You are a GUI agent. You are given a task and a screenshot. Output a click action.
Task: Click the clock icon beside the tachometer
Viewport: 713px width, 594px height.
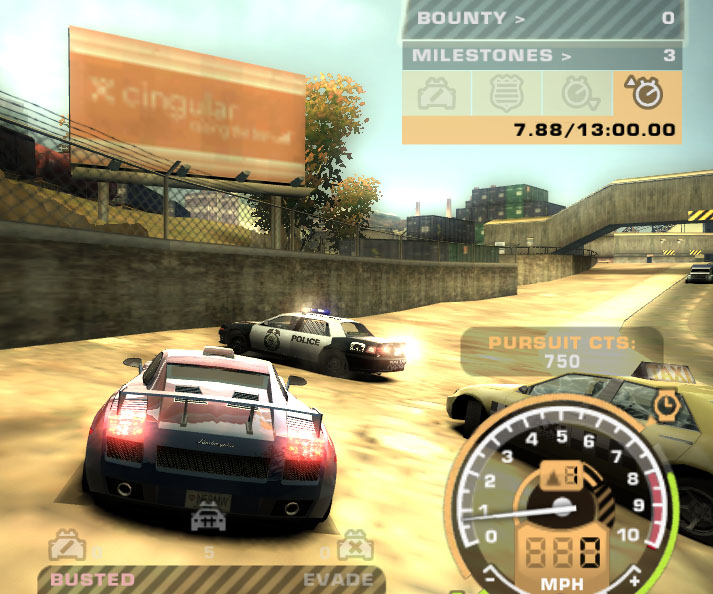[666, 404]
